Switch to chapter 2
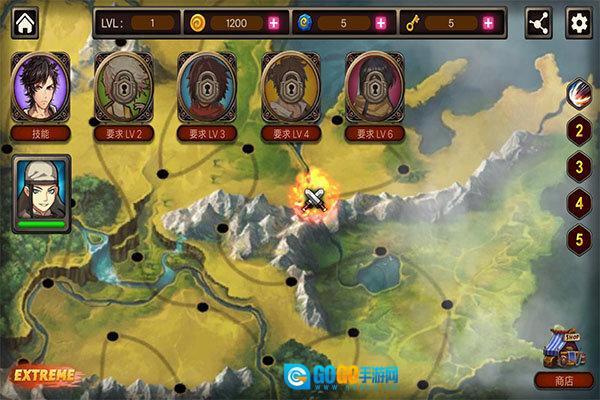600x400 pixels. (577, 129)
